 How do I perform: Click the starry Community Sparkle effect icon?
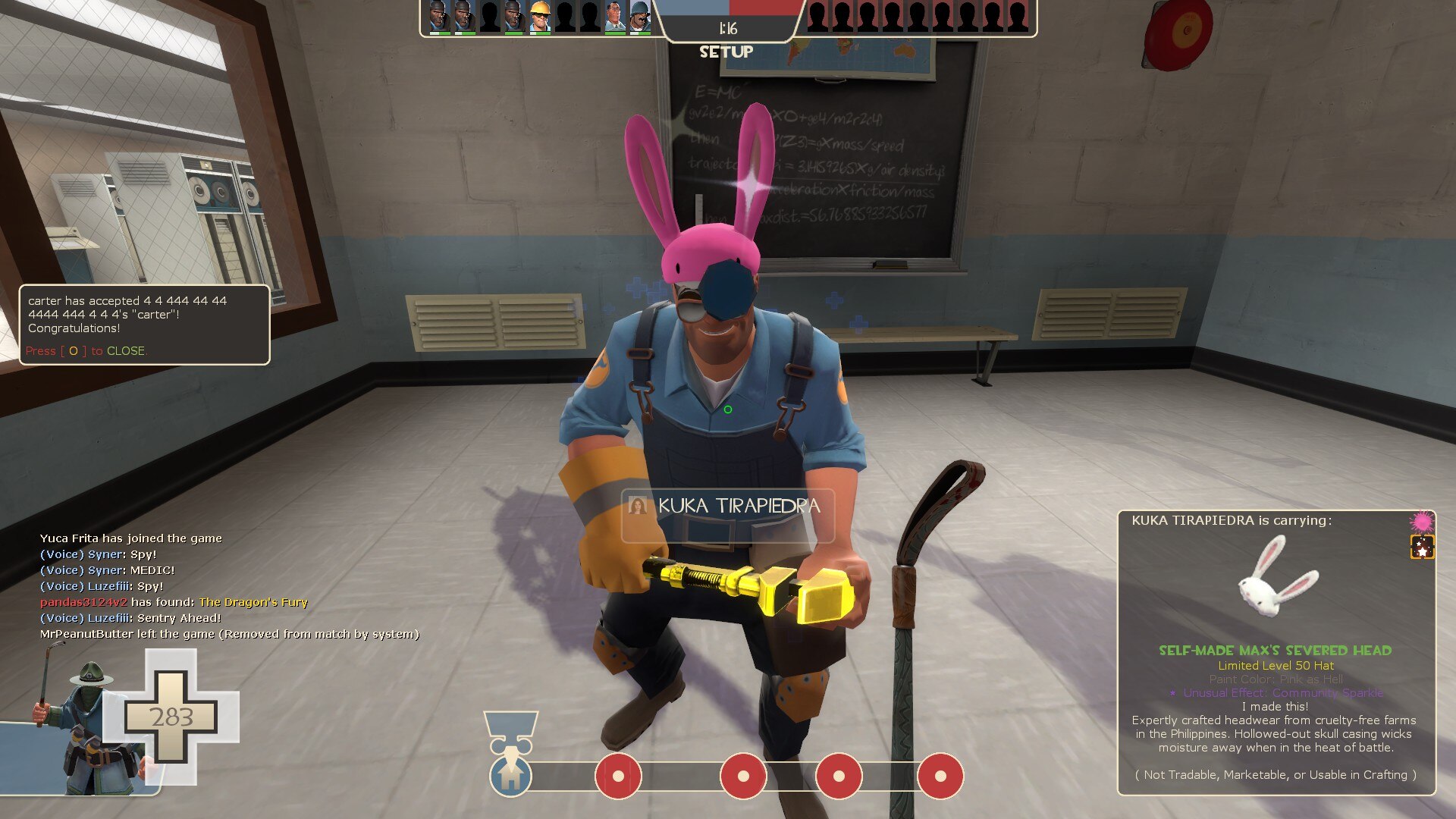point(1422,547)
